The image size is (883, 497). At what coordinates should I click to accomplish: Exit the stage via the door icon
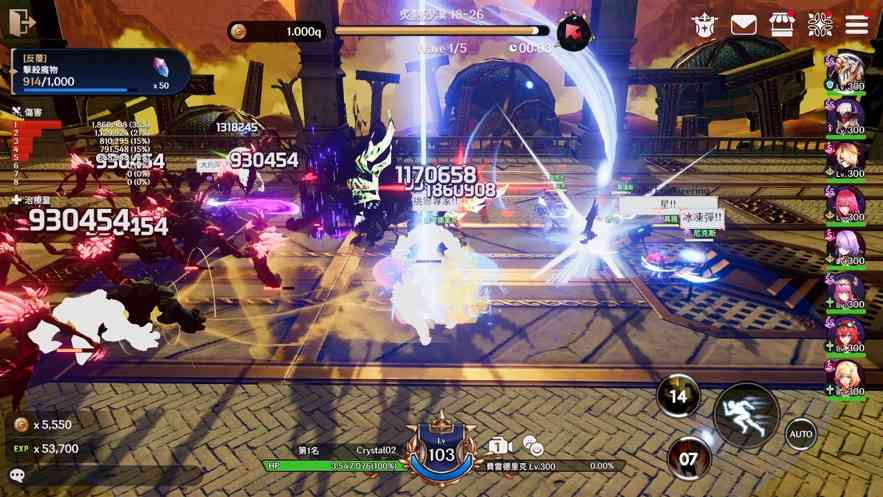coord(22,21)
